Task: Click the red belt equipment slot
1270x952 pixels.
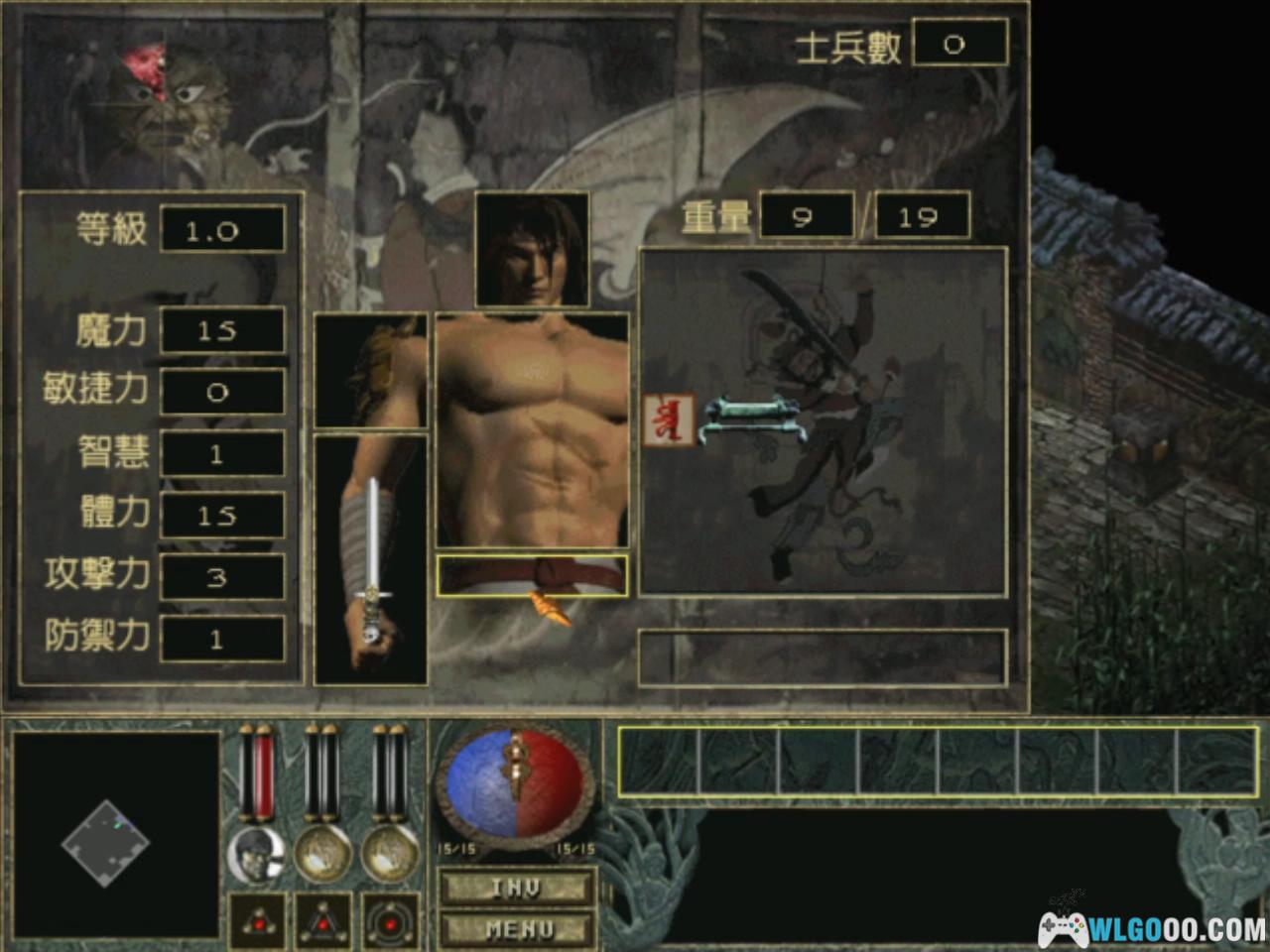Action: [x=532, y=575]
